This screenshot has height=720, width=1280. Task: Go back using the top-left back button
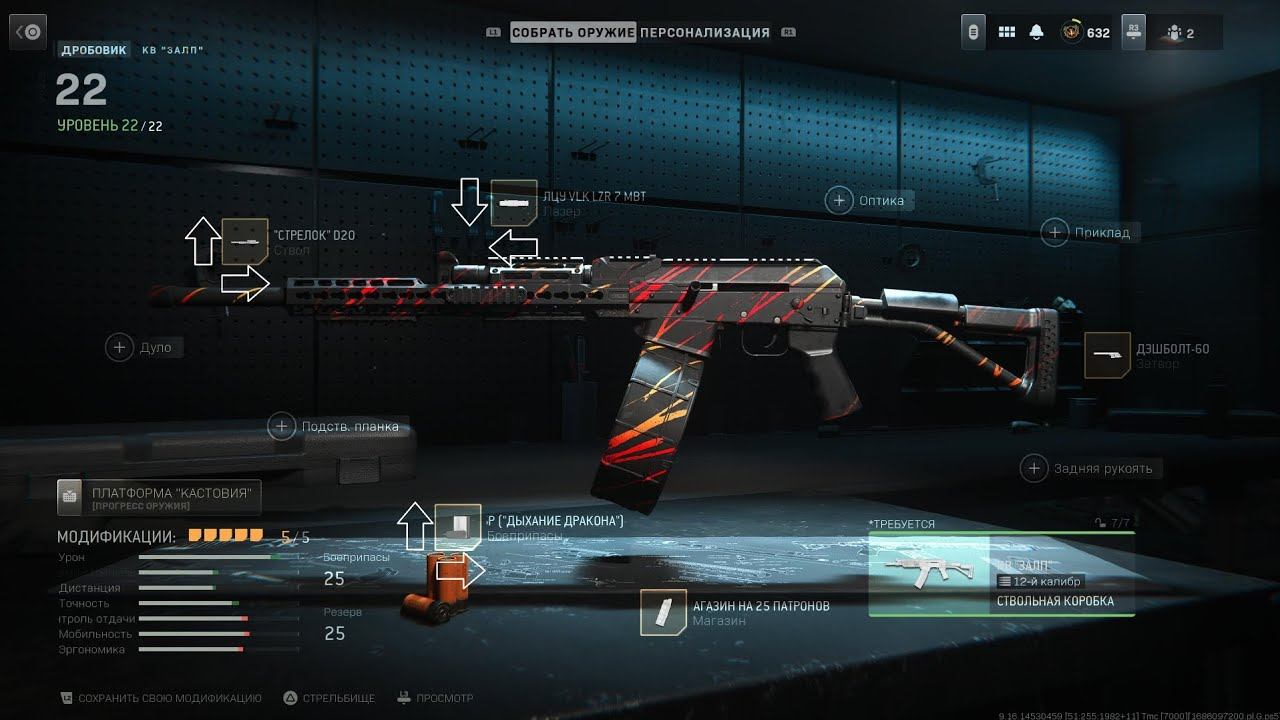click(28, 33)
